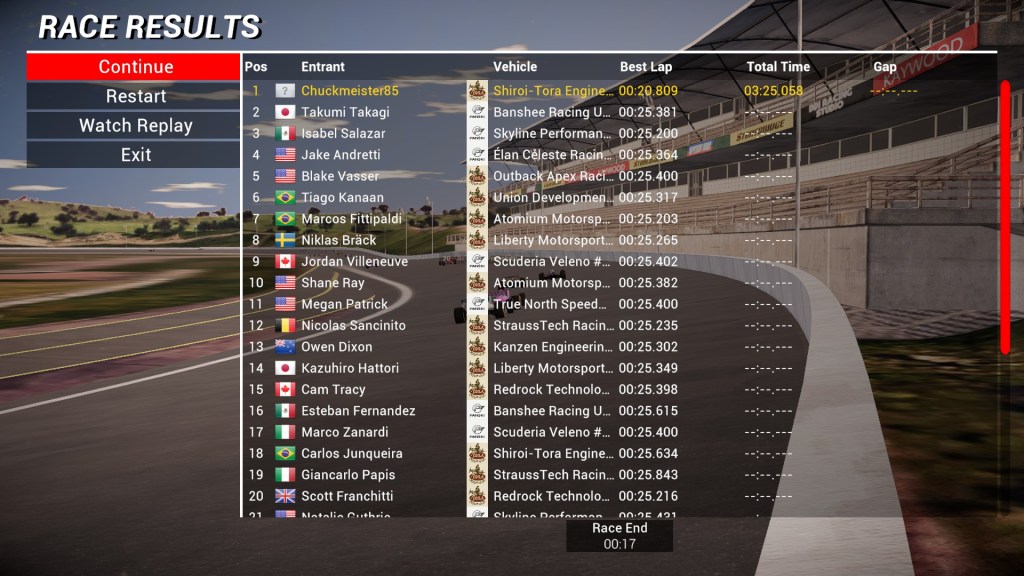
Task: Select Takumi Takagi's result row
Action: 345,112
